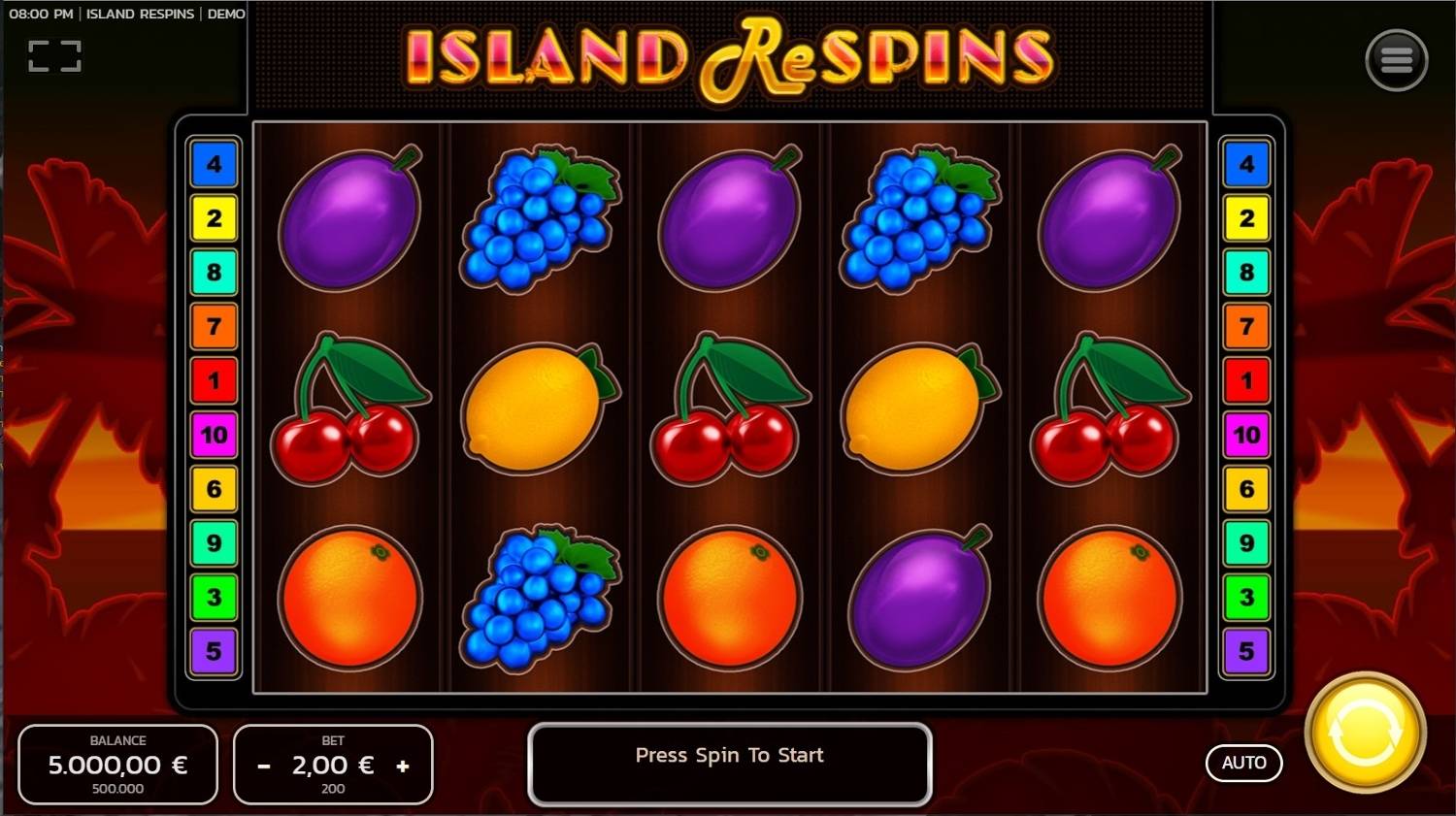The height and width of the screenshot is (816, 1456).
Task: Open the Bet amount selector
Action: [x=333, y=764]
